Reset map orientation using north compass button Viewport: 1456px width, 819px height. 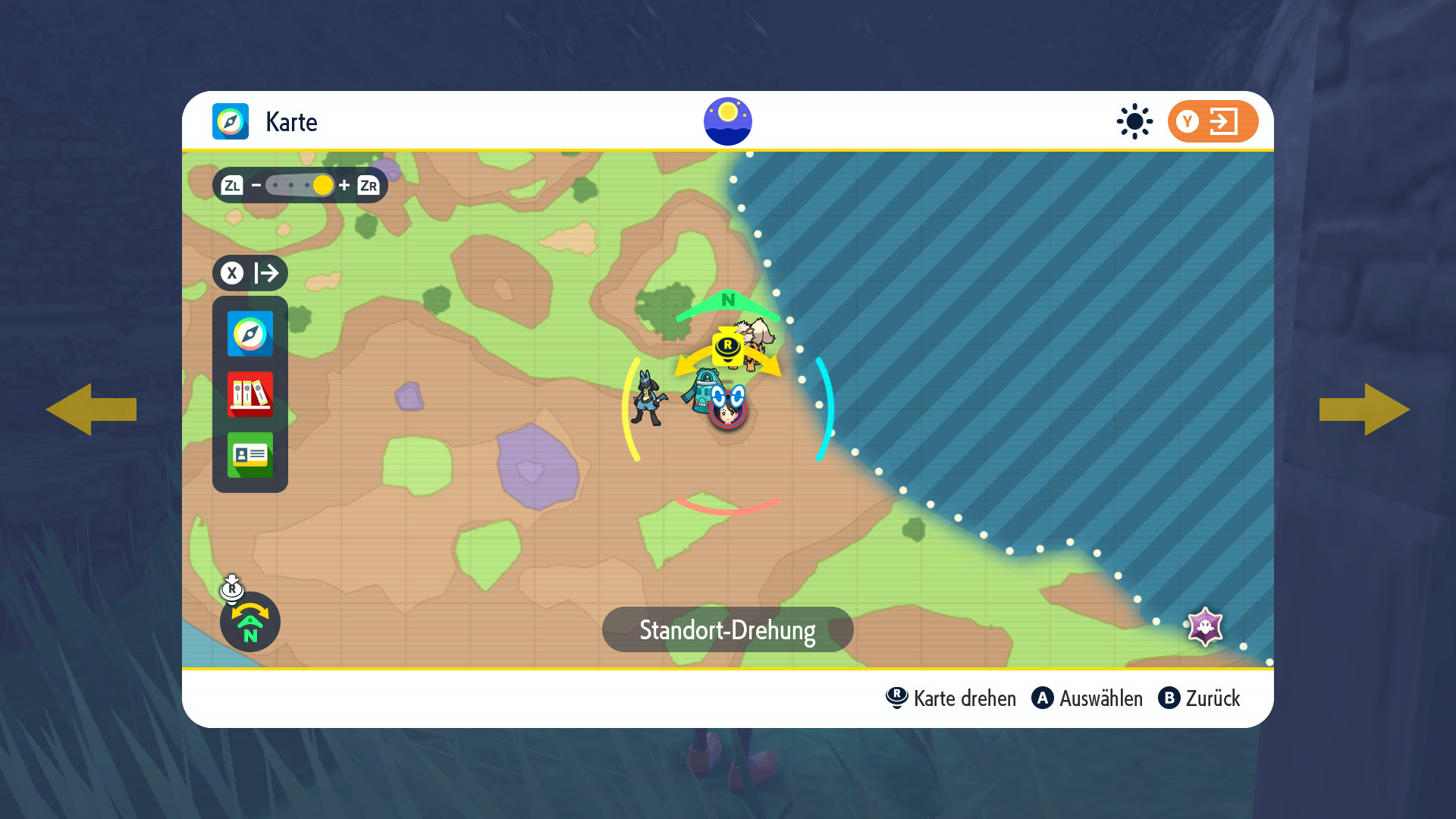pos(250,622)
